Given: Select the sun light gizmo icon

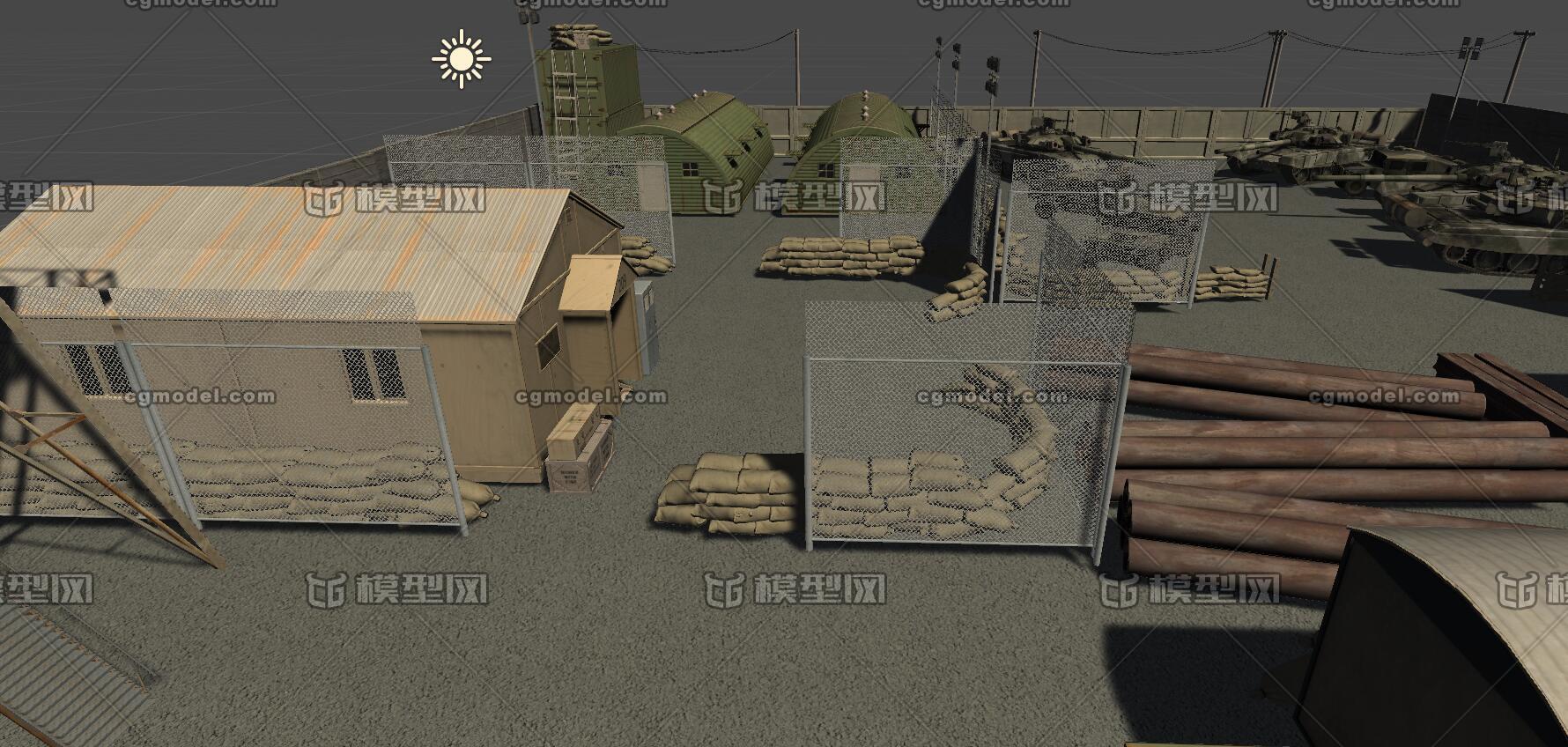Looking at the screenshot, I should (x=461, y=59).
